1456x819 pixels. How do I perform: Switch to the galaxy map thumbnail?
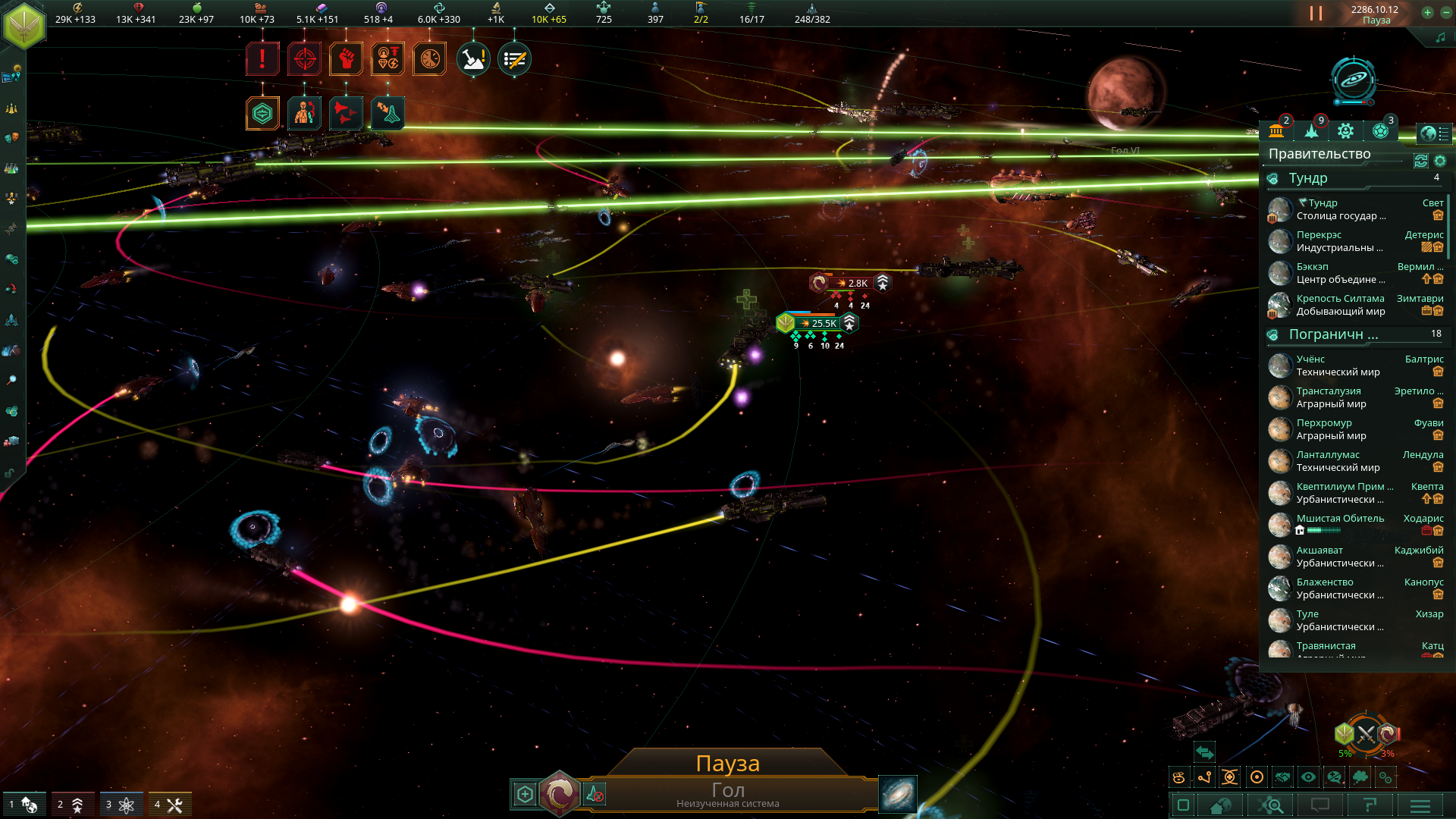(897, 794)
